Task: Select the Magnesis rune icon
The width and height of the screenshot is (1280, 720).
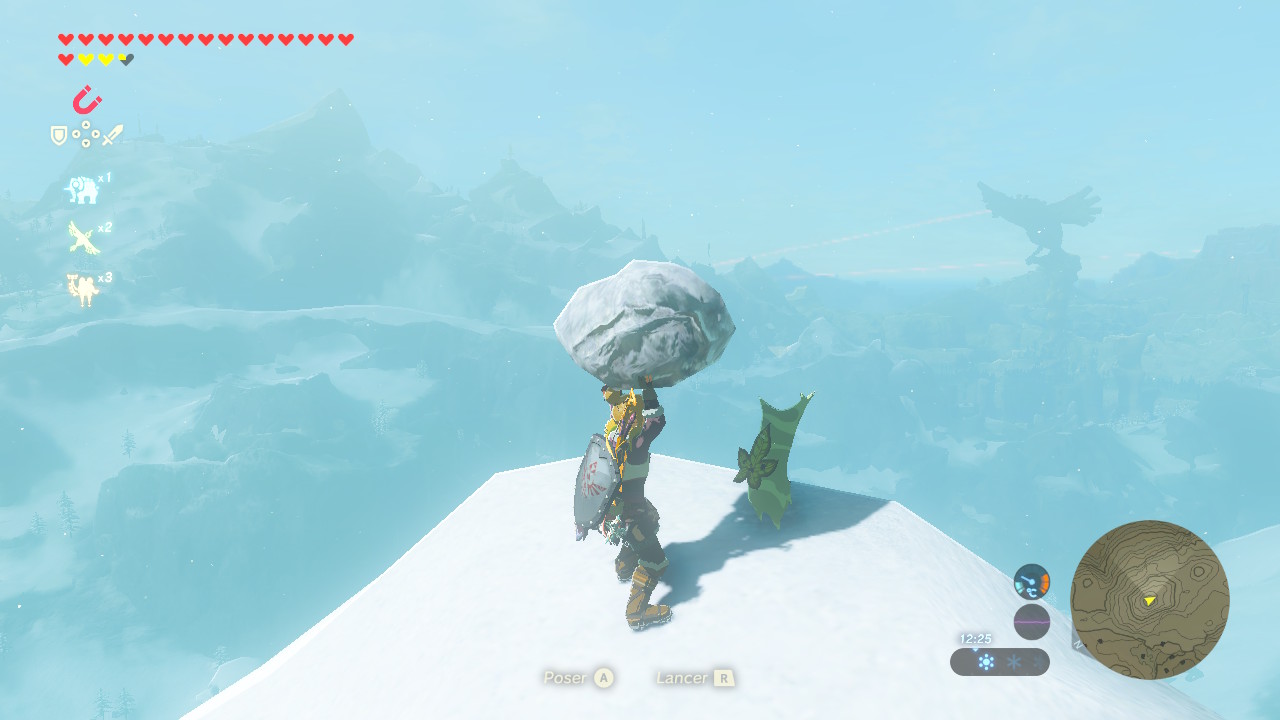Action: tap(87, 101)
